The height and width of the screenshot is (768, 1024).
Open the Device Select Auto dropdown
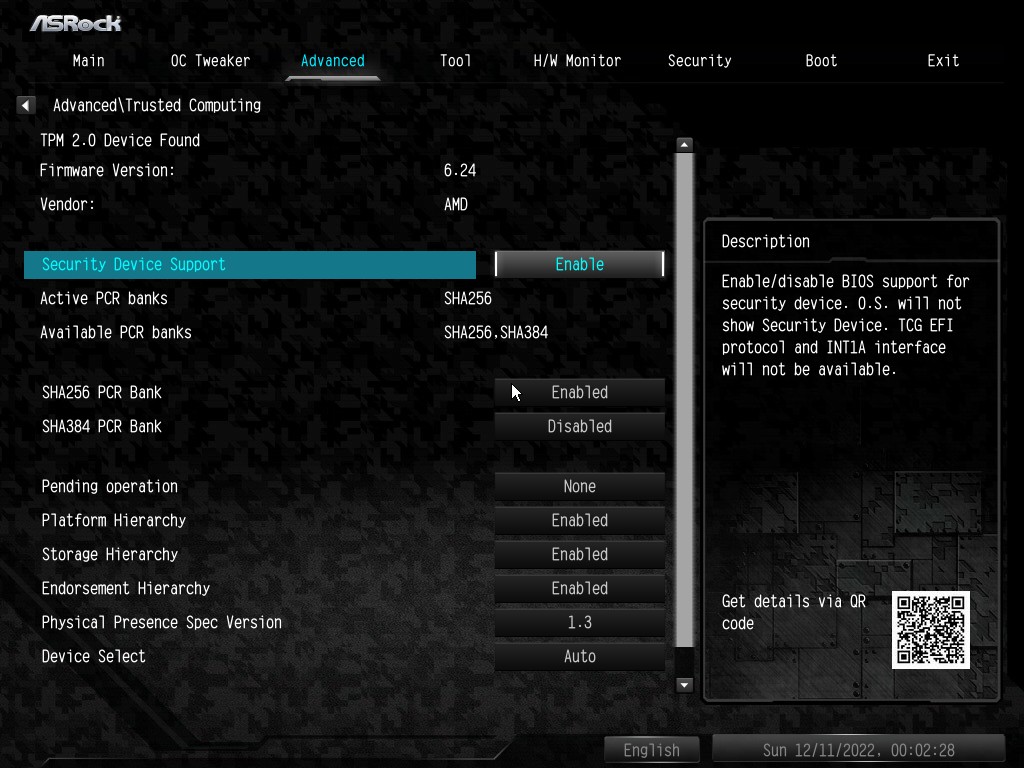(579, 657)
